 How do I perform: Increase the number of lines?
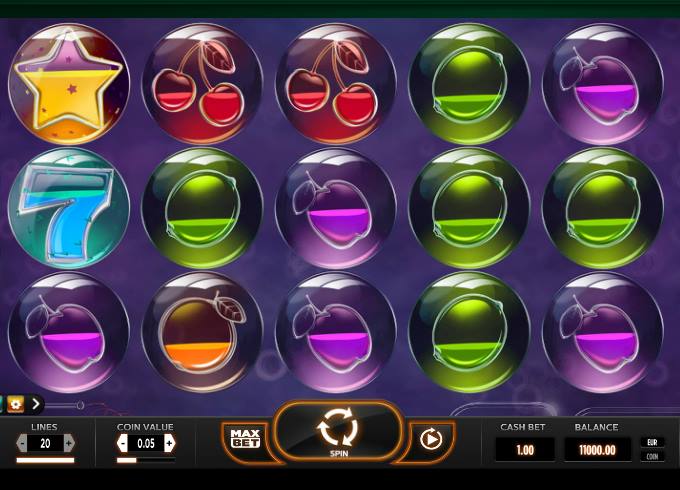(x=68, y=443)
